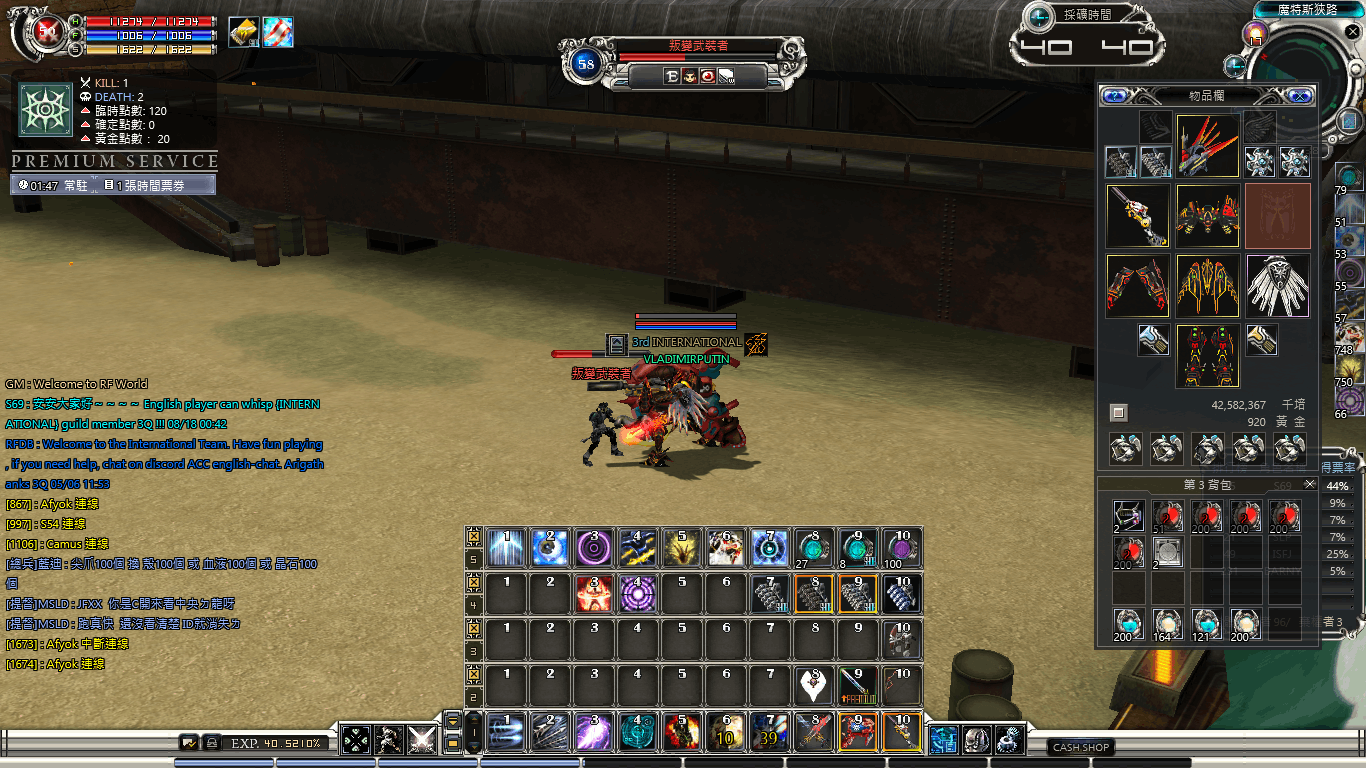Open the CASH SHOP
The width and height of the screenshot is (1366, 768).
[x=1081, y=747]
